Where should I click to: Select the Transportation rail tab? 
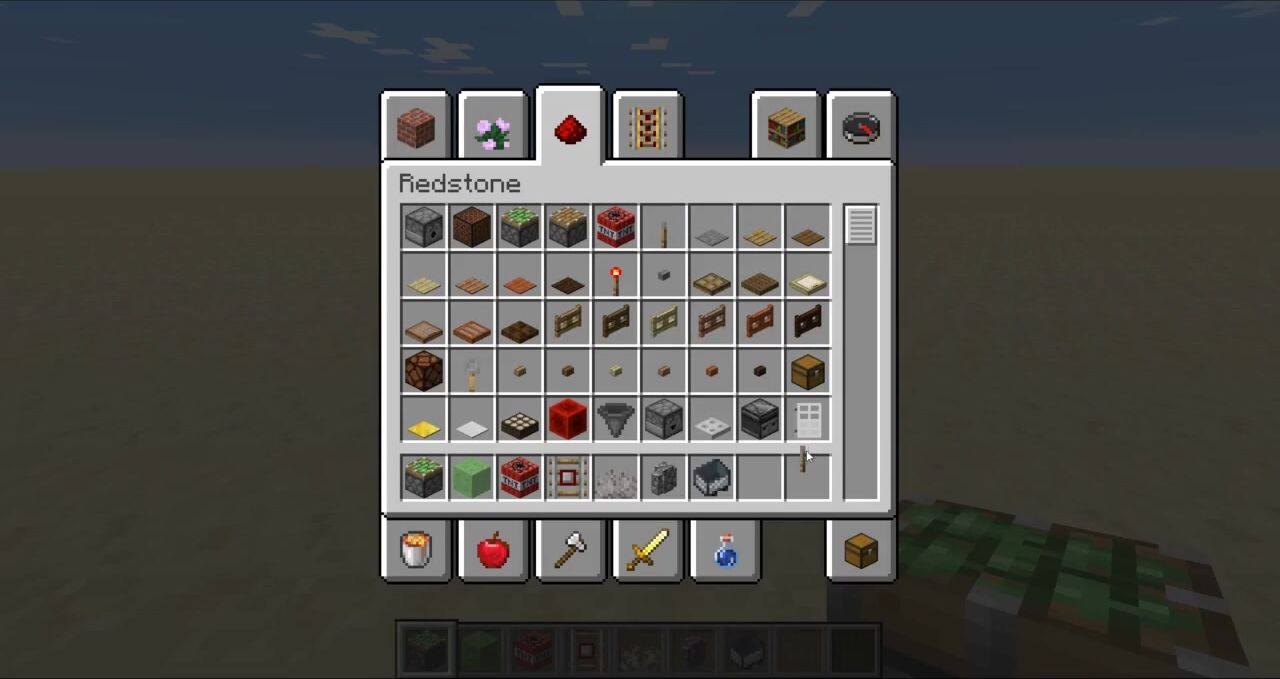(x=647, y=128)
